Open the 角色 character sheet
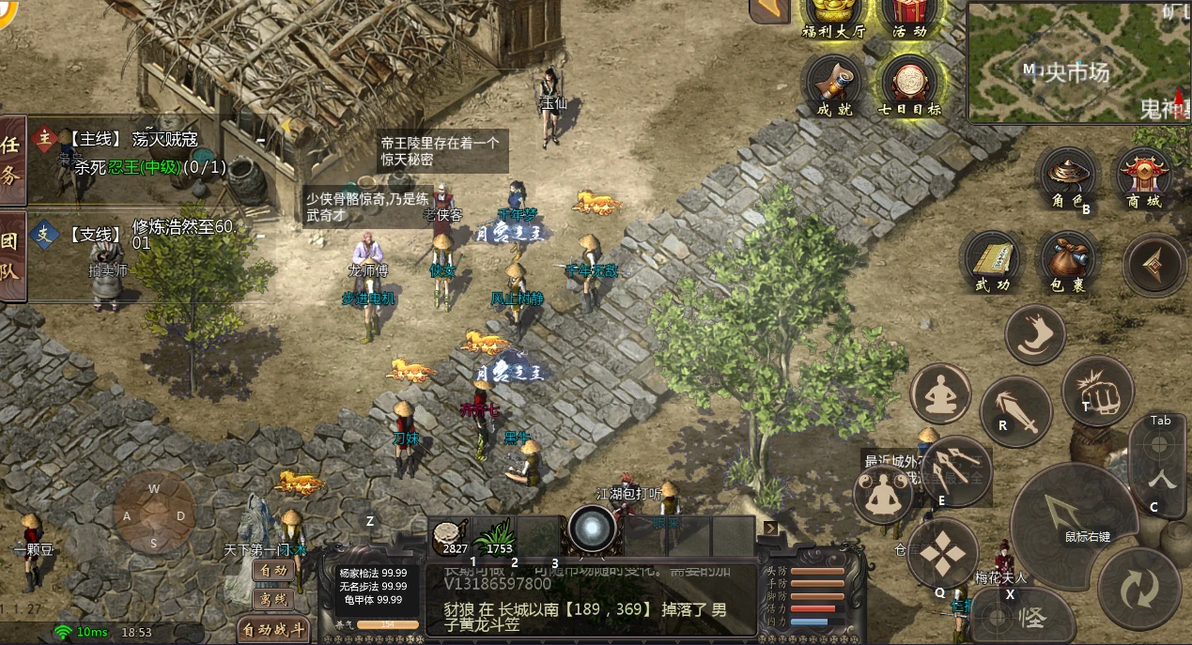The width and height of the screenshot is (1192, 645). point(1065,177)
